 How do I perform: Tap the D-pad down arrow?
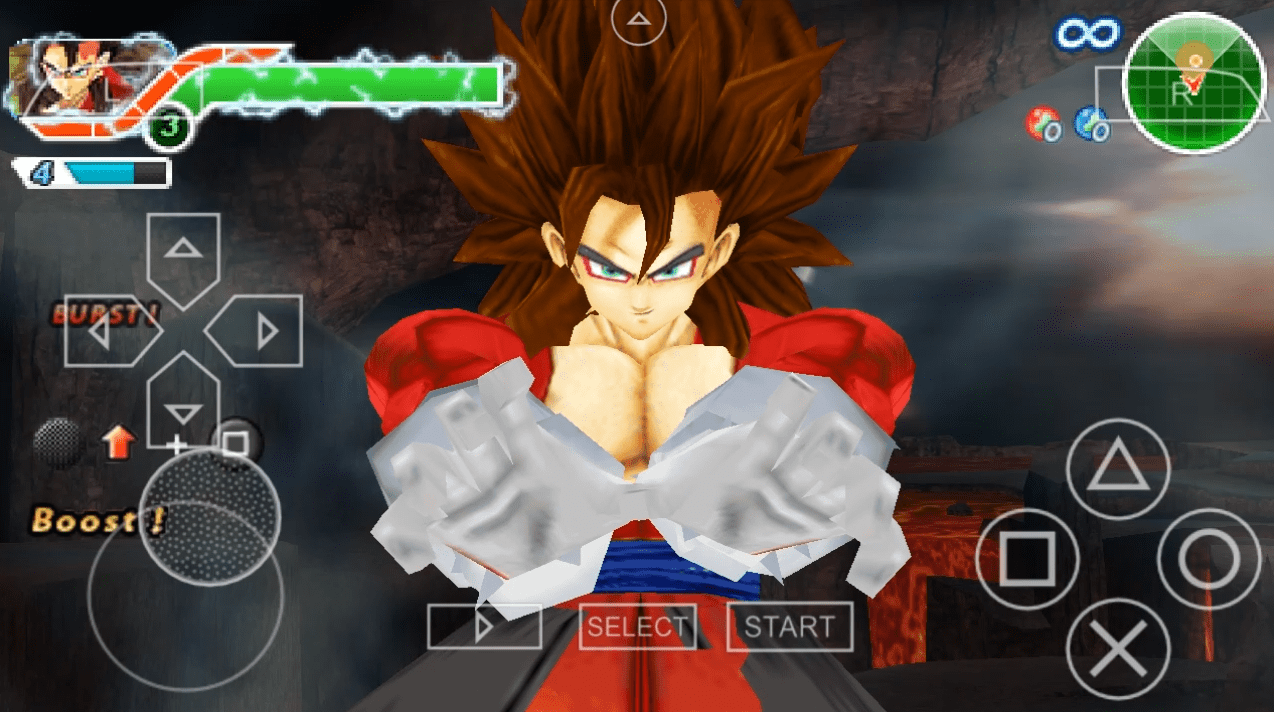coord(182,403)
